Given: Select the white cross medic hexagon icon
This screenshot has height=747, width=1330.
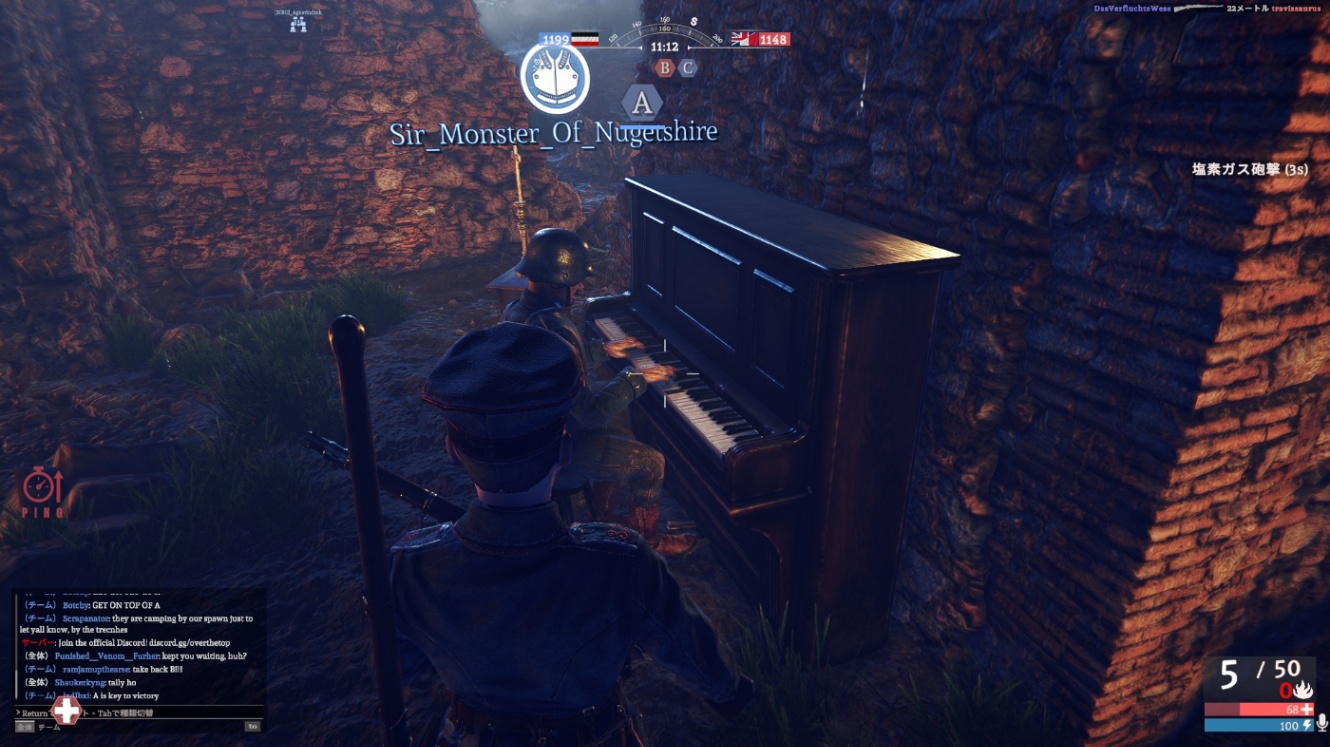Looking at the screenshot, I should coord(66,711).
